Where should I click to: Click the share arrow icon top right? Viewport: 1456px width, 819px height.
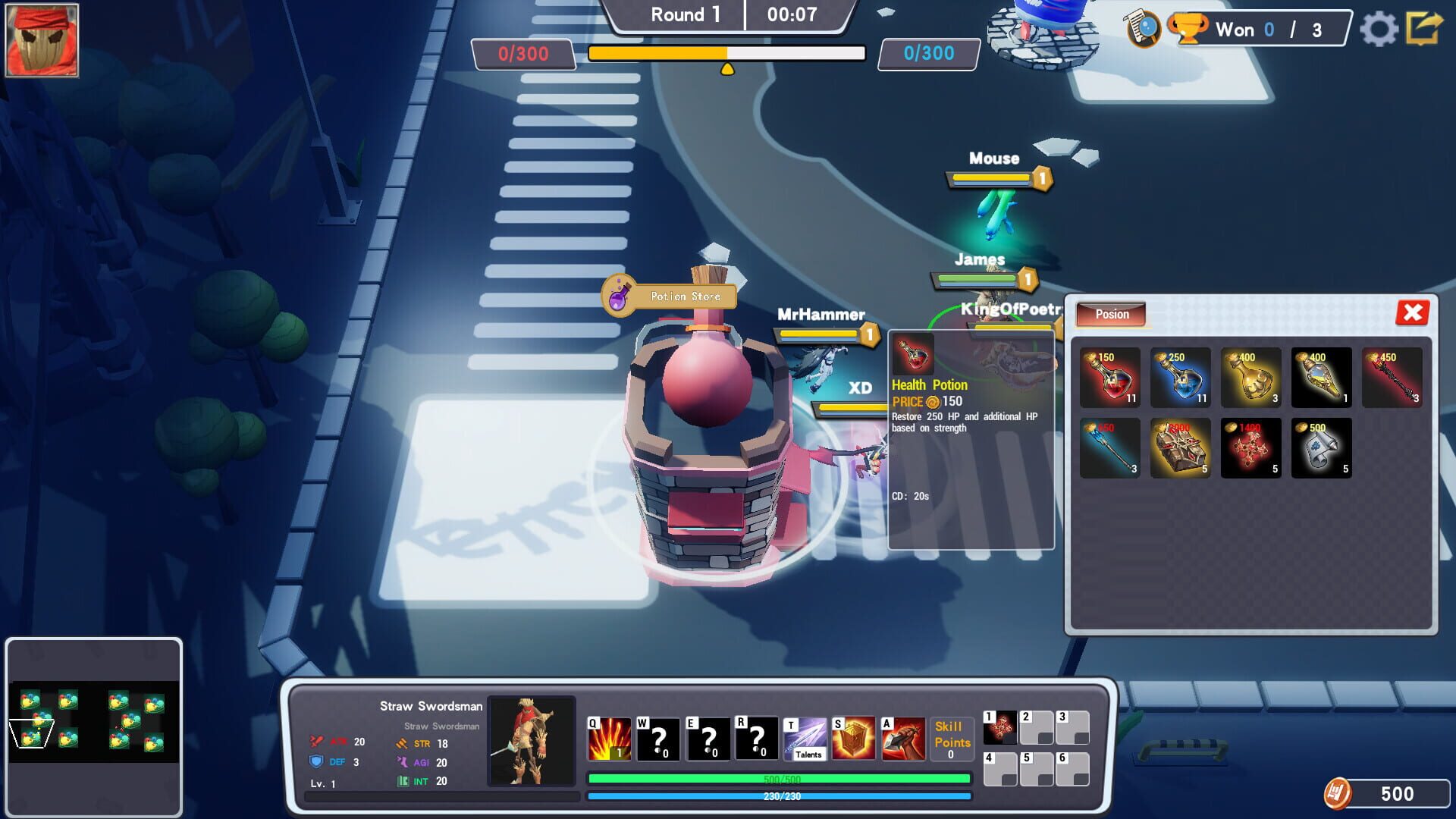tap(1426, 28)
